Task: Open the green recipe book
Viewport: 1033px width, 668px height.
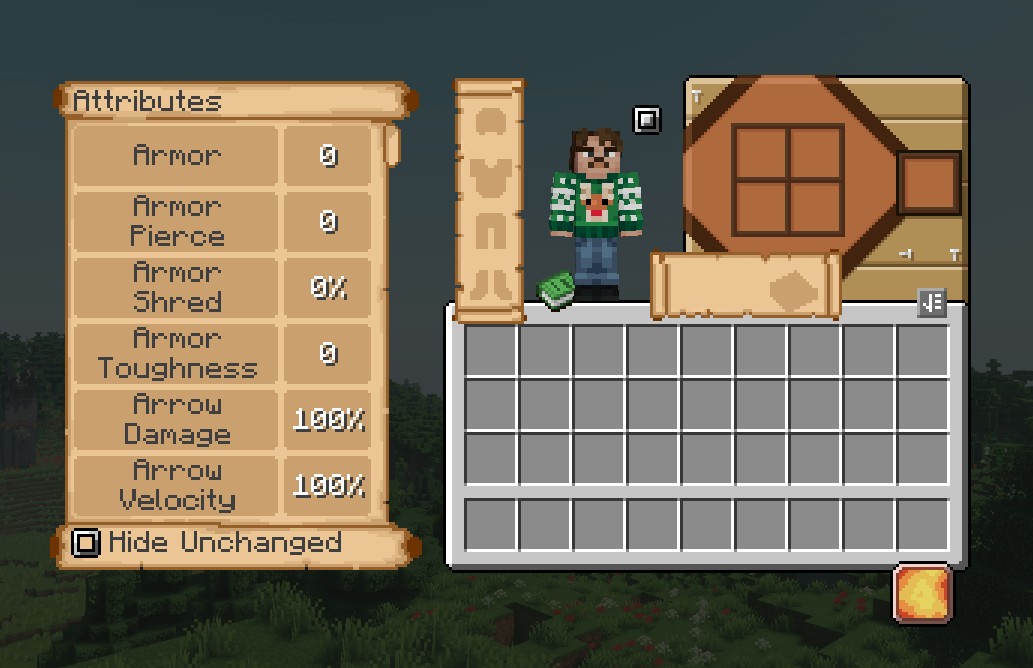Action: (557, 291)
